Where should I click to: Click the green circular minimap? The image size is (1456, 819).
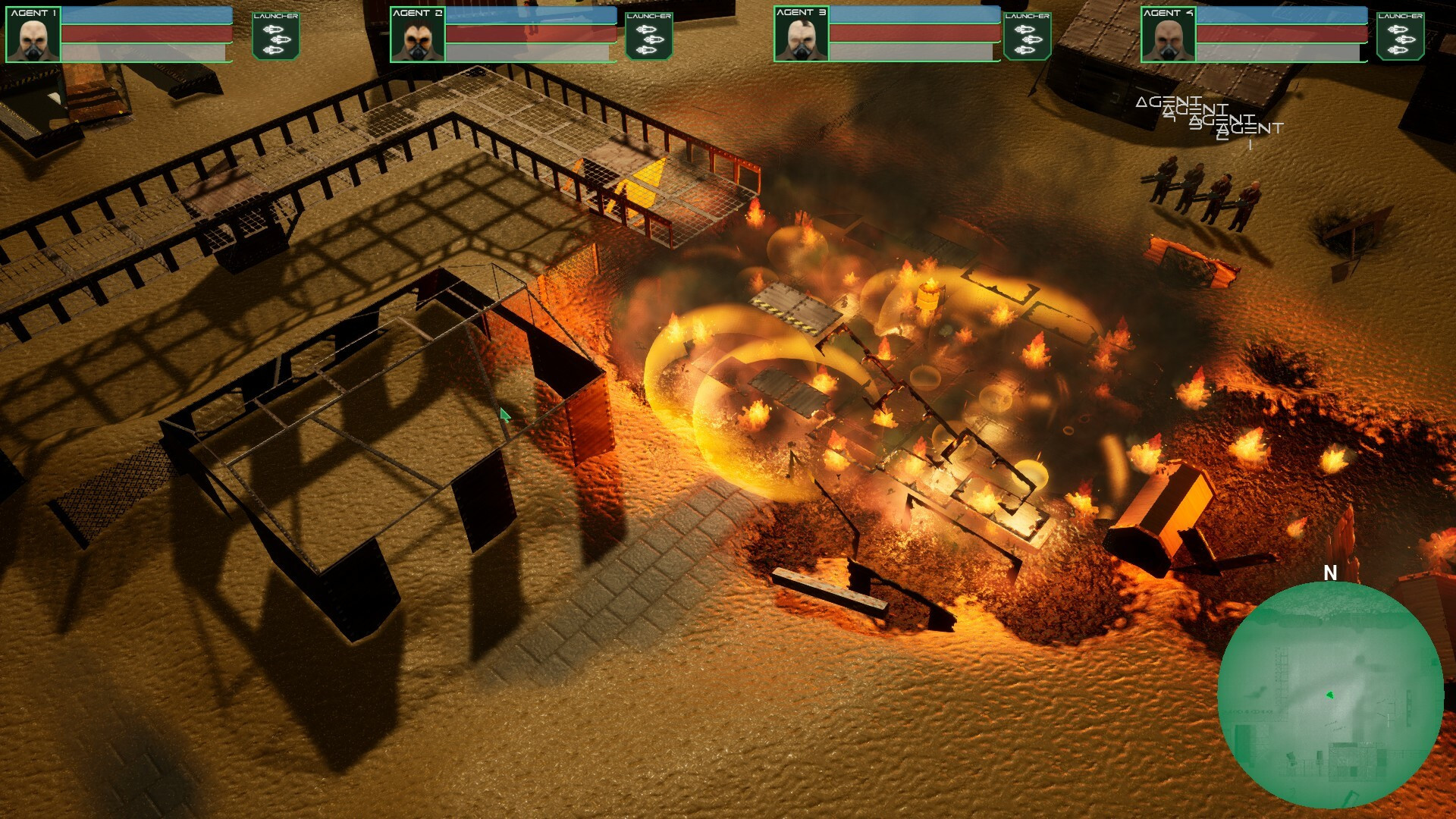coord(1330,694)
